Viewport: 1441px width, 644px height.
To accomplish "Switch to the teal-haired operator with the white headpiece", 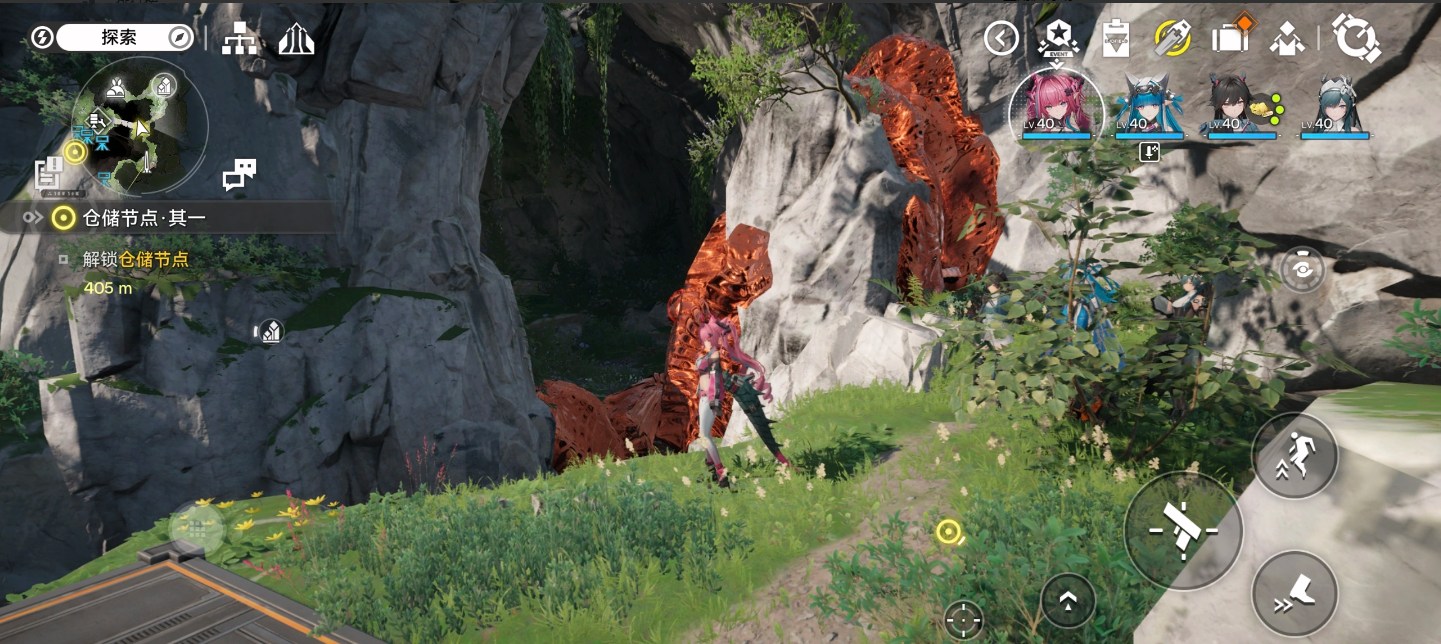I will 1335,105.
